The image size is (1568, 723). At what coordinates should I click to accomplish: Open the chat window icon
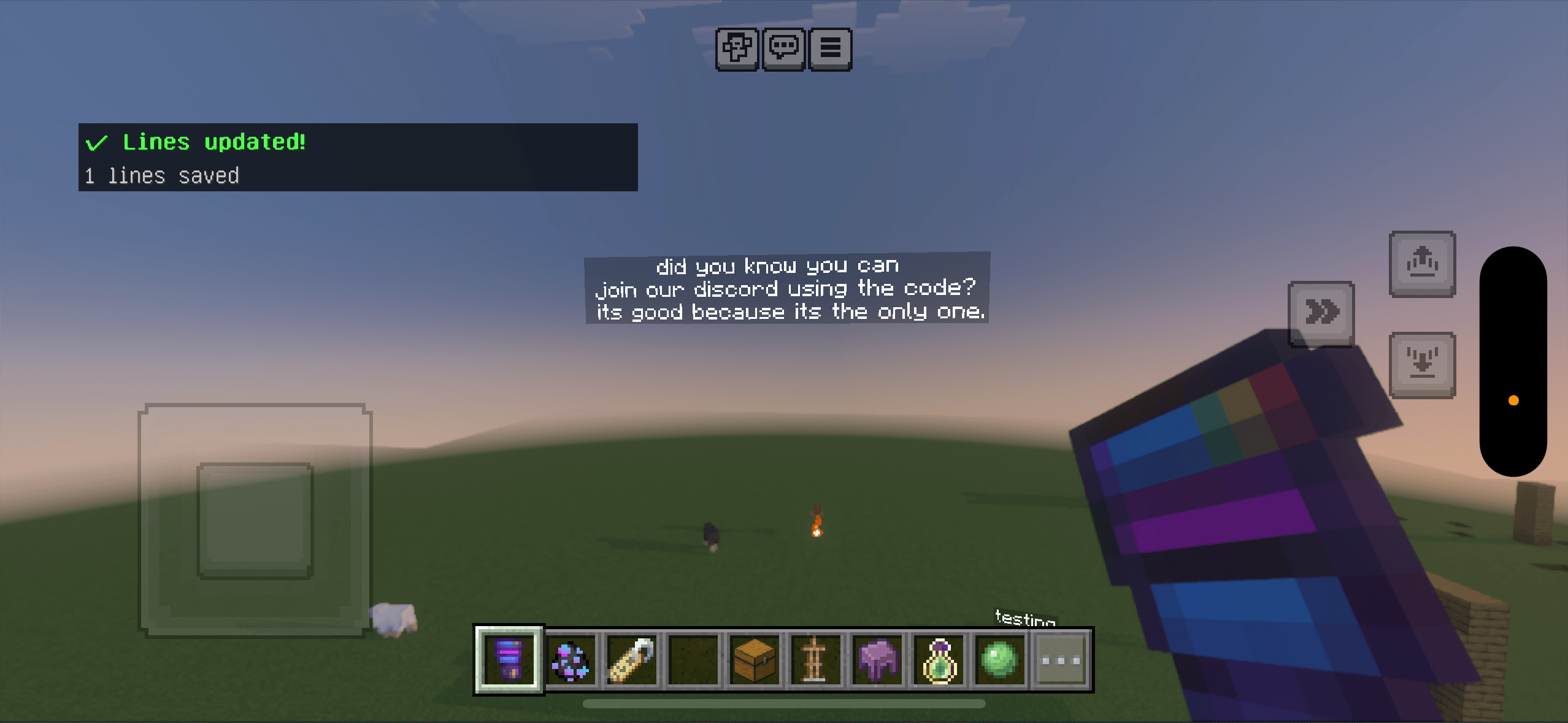point(784,49)
